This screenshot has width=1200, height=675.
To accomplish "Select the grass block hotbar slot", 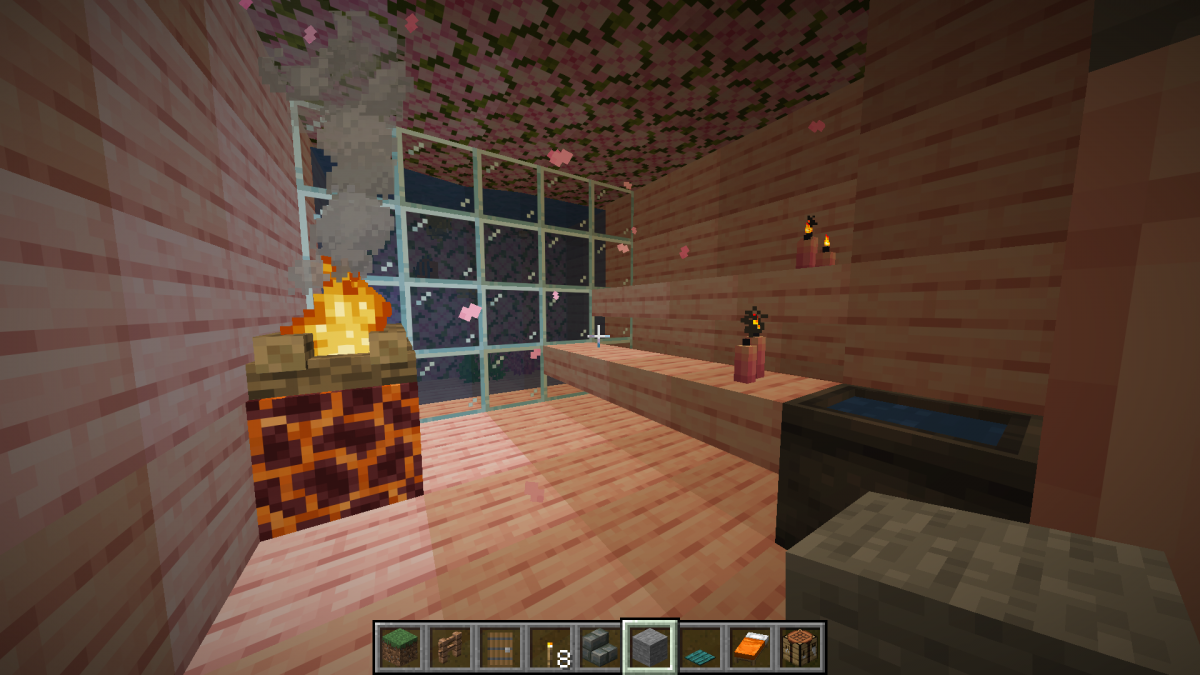I will coord(400,647).
